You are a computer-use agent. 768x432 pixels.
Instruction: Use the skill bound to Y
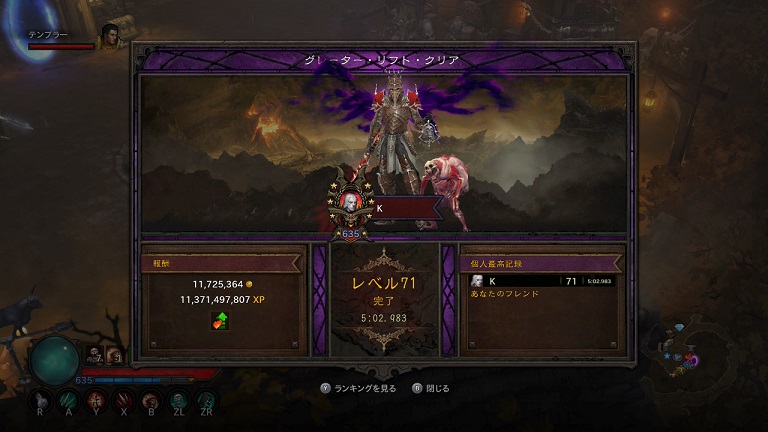96,399
